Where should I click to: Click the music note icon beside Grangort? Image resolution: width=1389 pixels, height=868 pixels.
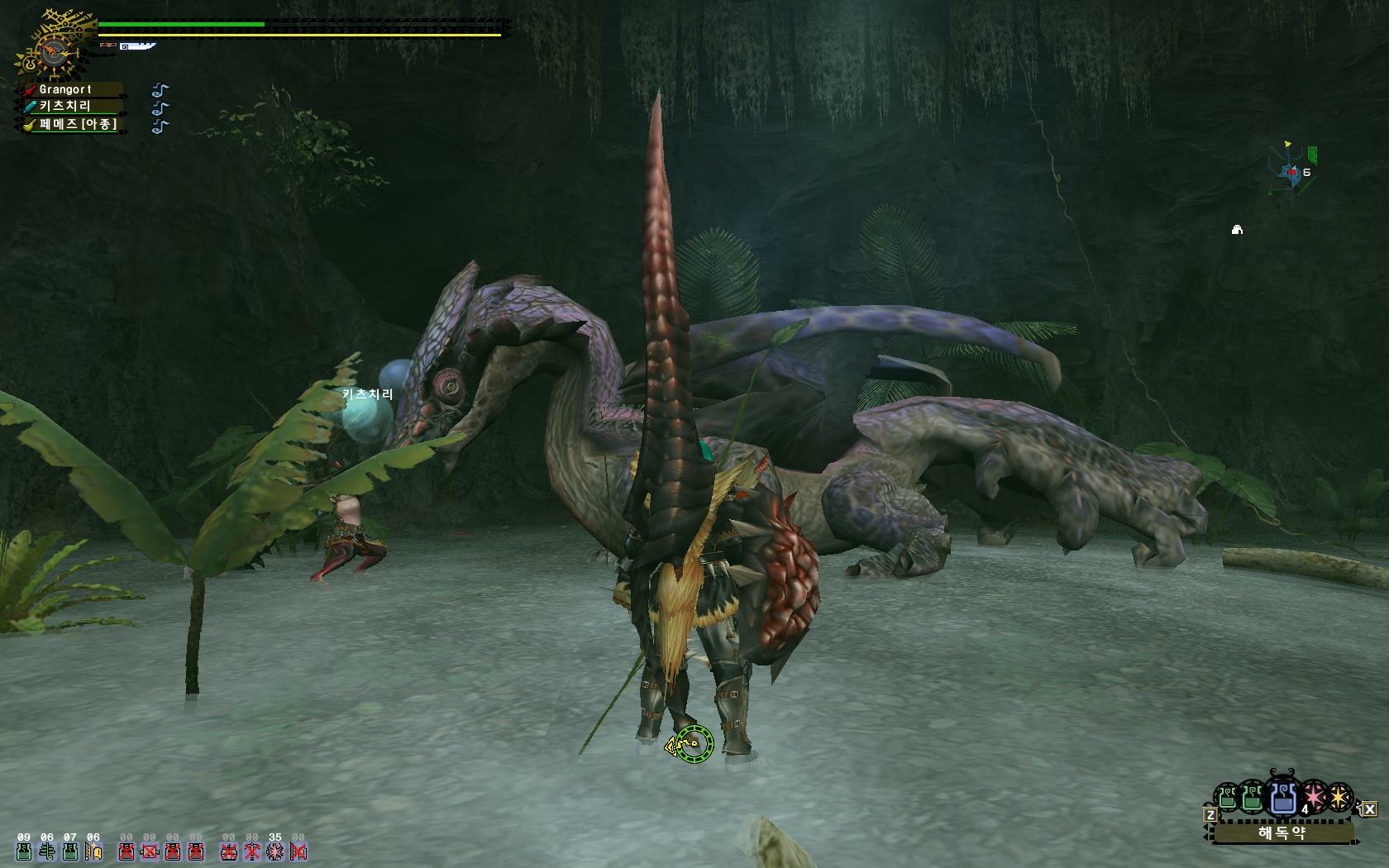pyautogui.click(x=160, y=89)
